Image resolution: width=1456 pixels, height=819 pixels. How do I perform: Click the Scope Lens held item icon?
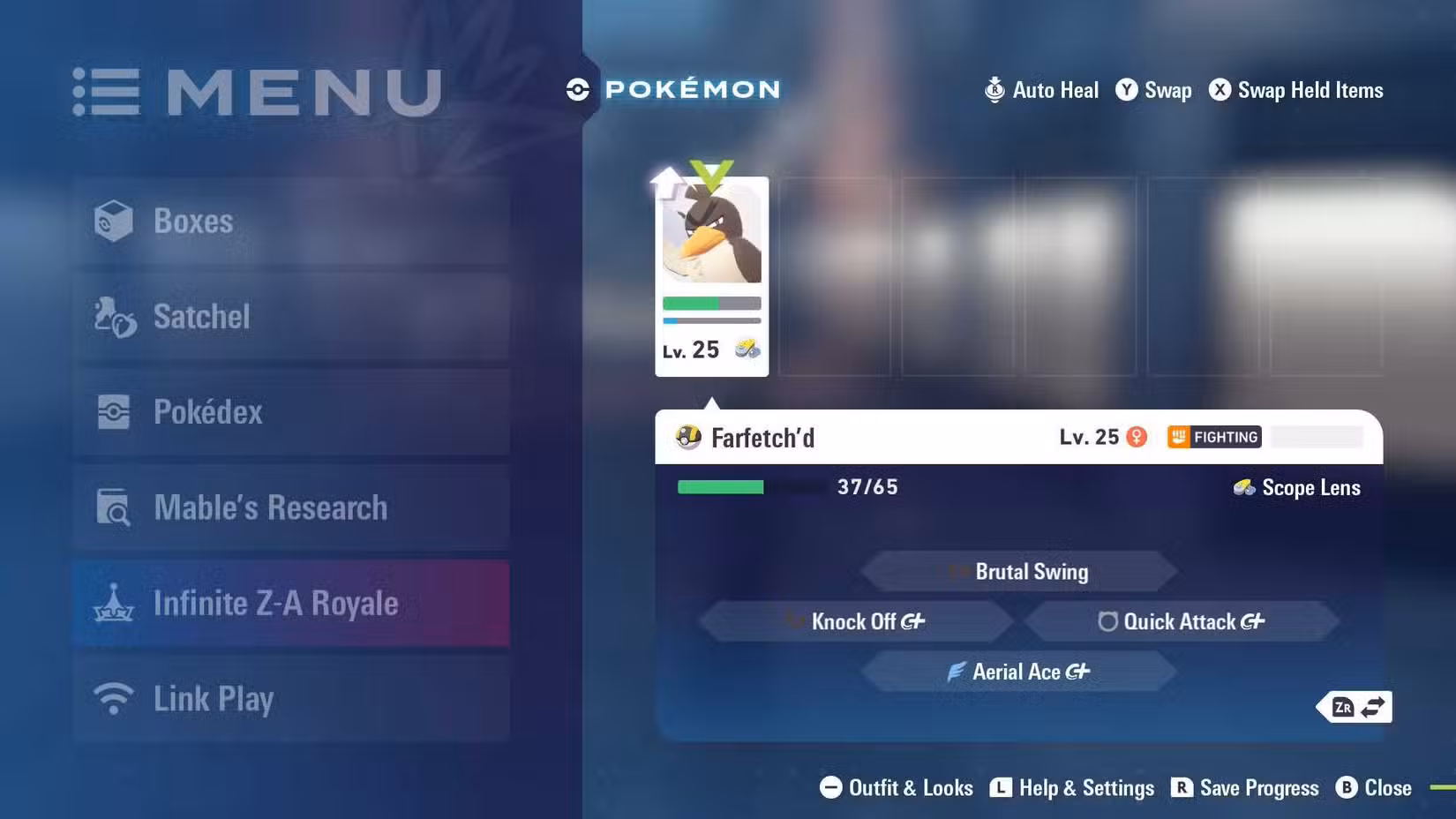click(1243, 487)
